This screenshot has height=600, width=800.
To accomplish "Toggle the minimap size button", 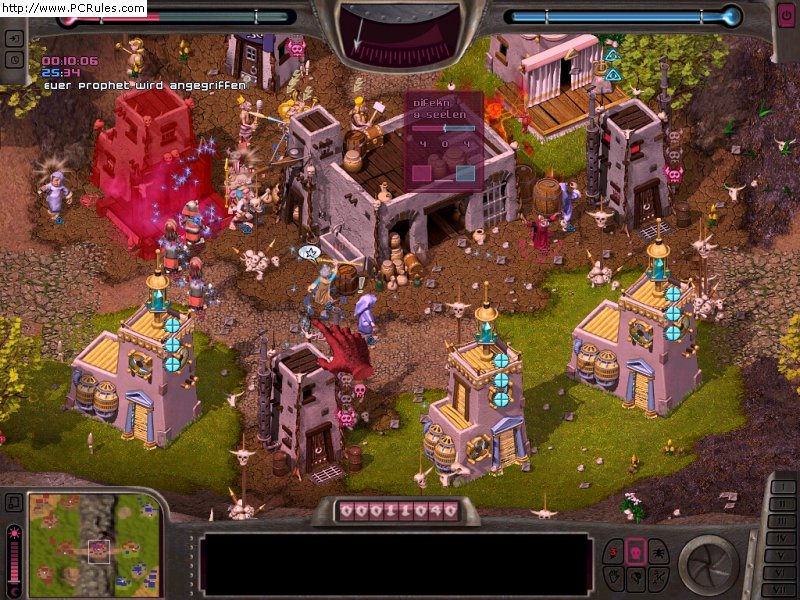I will click(14, 502).
